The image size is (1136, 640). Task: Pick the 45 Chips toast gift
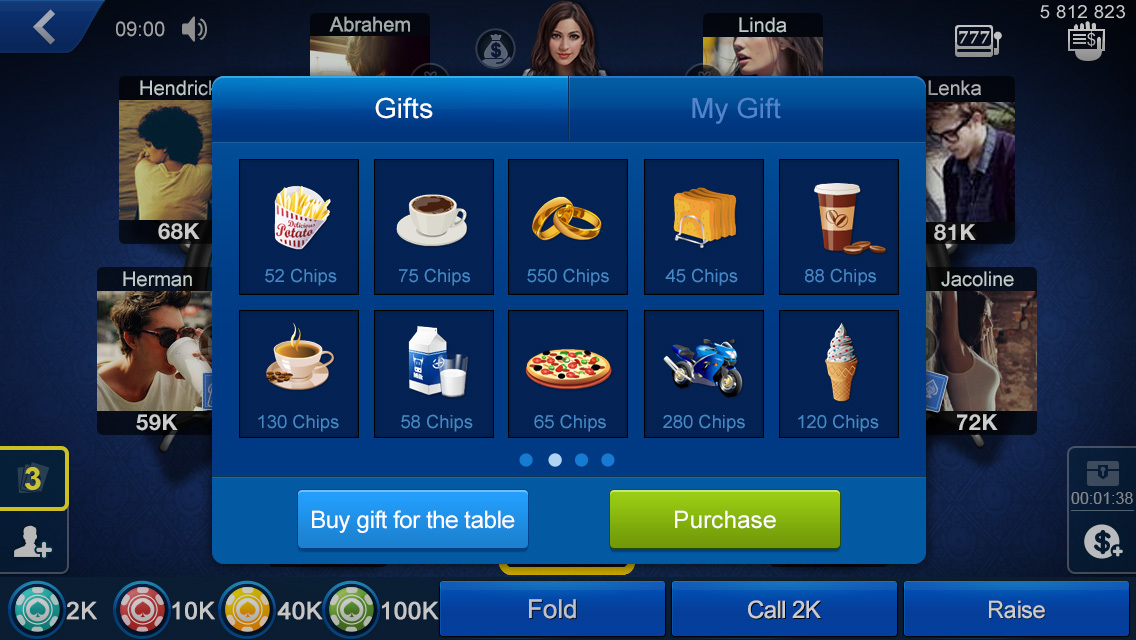coord(703,227)
